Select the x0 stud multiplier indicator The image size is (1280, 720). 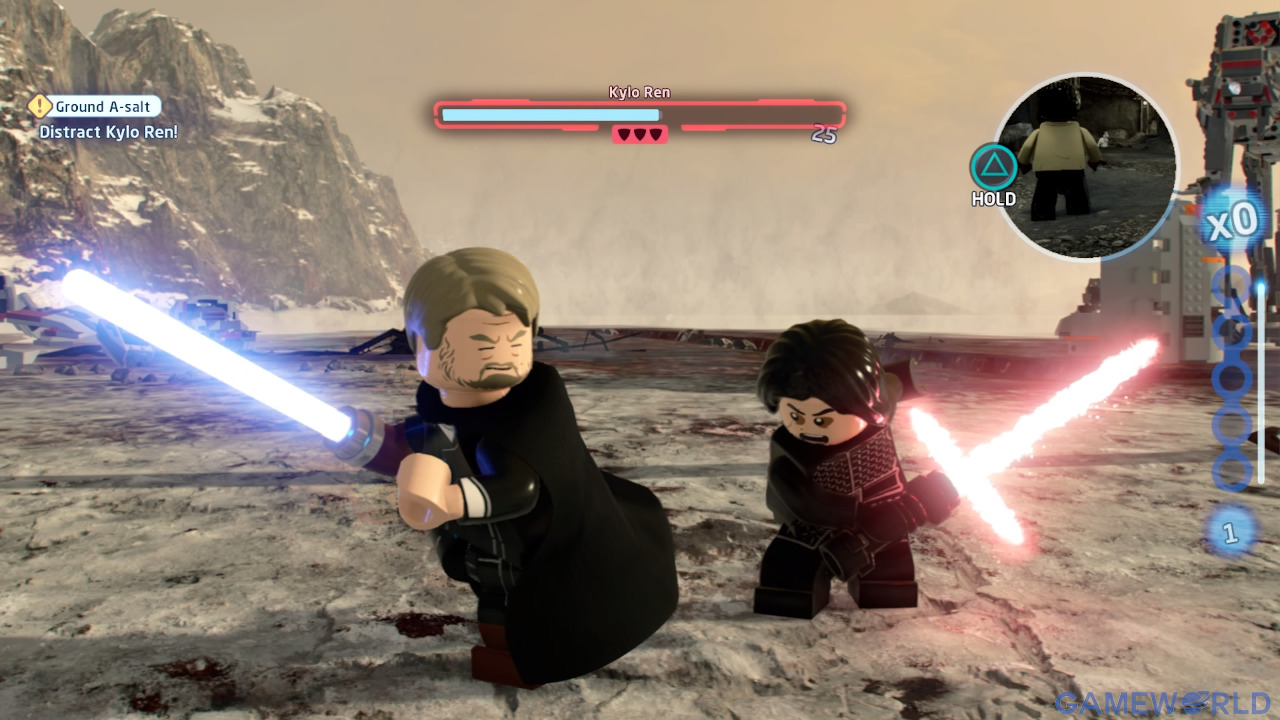[x=1234, y=220]
